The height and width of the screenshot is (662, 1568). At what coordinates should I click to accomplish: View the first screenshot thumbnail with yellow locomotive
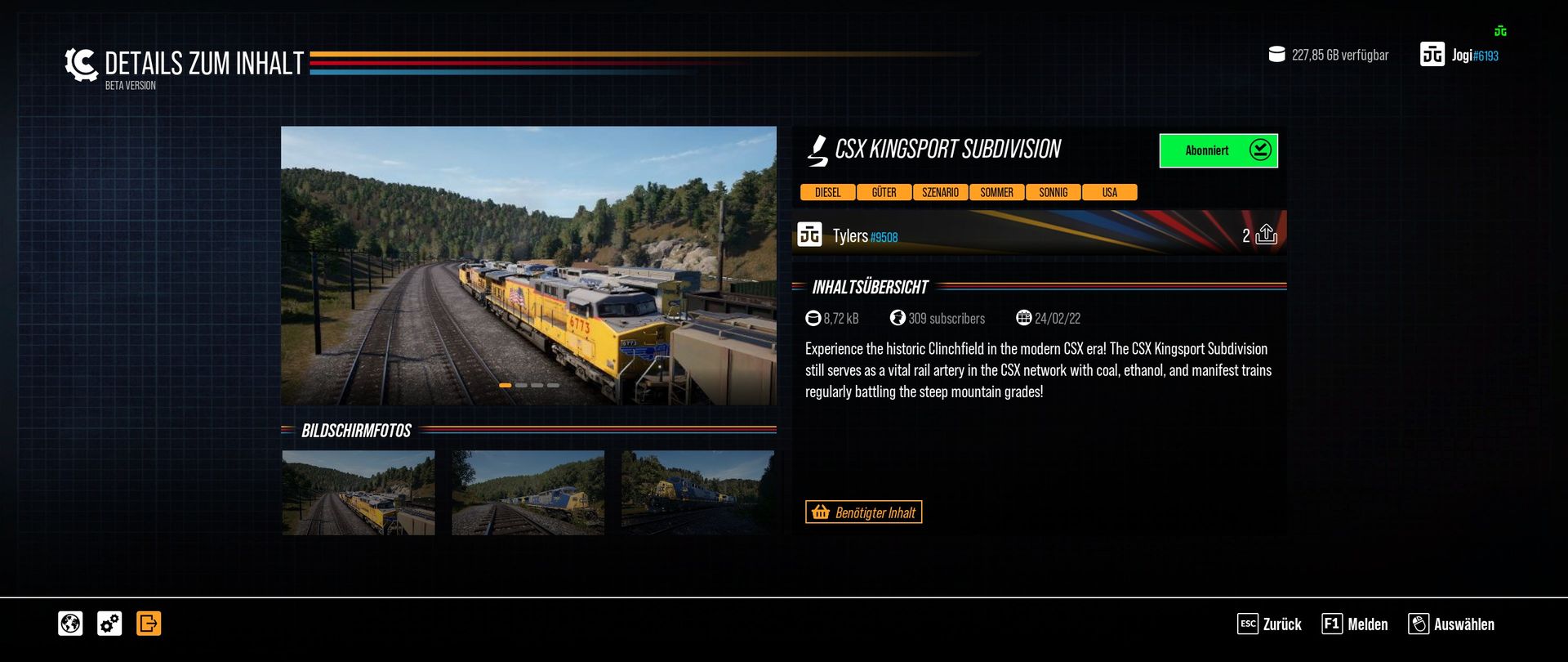coord(359,493)
